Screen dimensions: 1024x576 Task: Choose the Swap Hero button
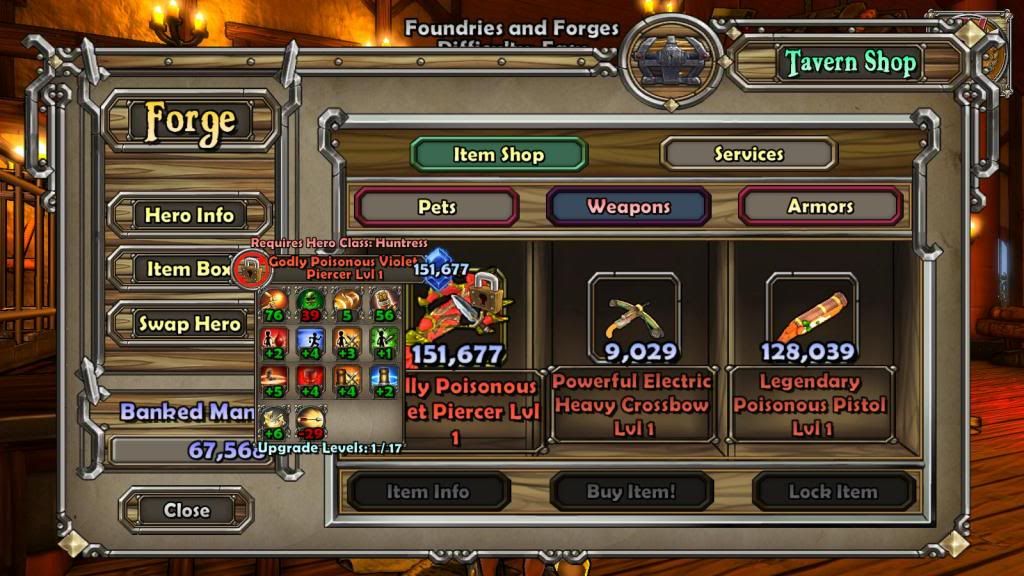[189, 323]
